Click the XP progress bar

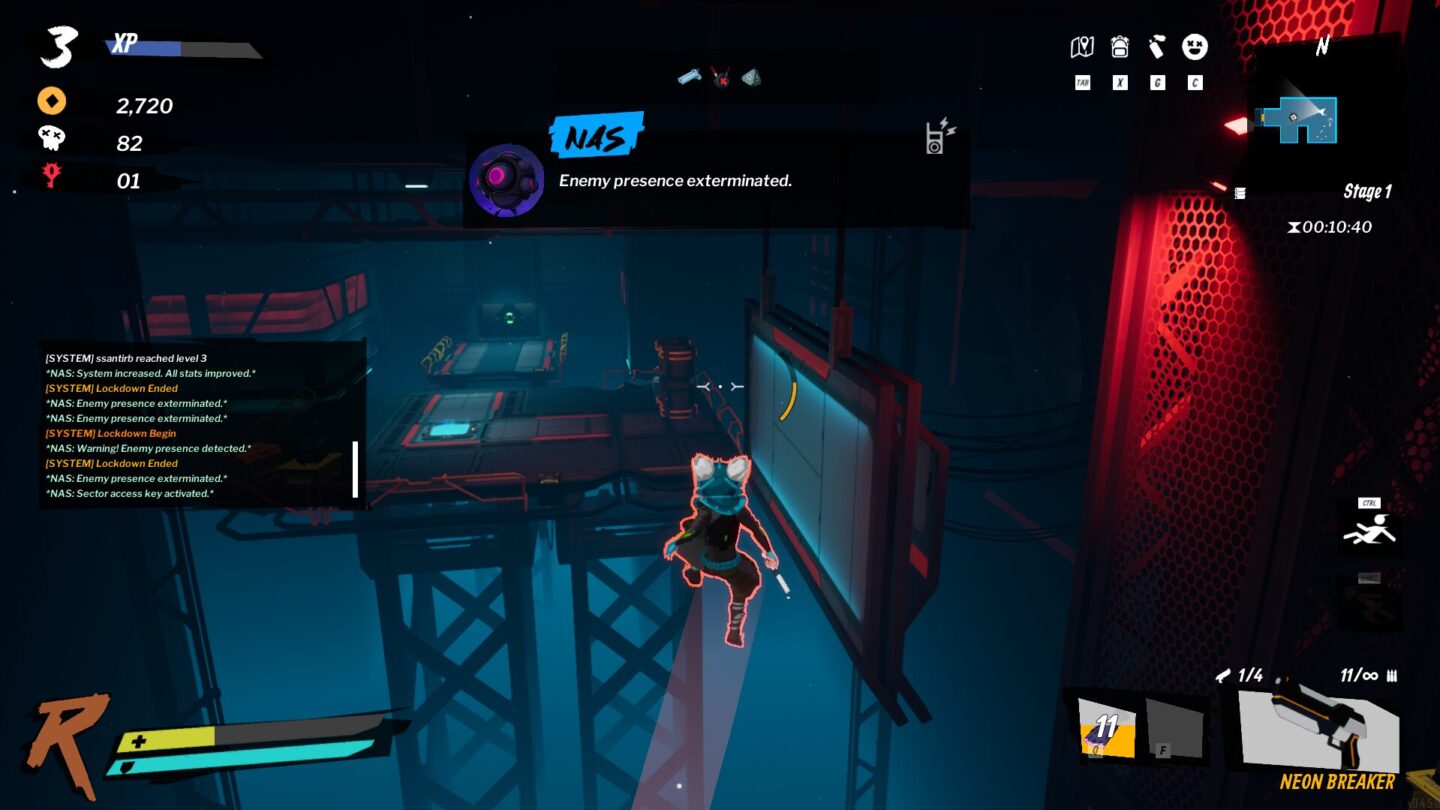[175, 45]
